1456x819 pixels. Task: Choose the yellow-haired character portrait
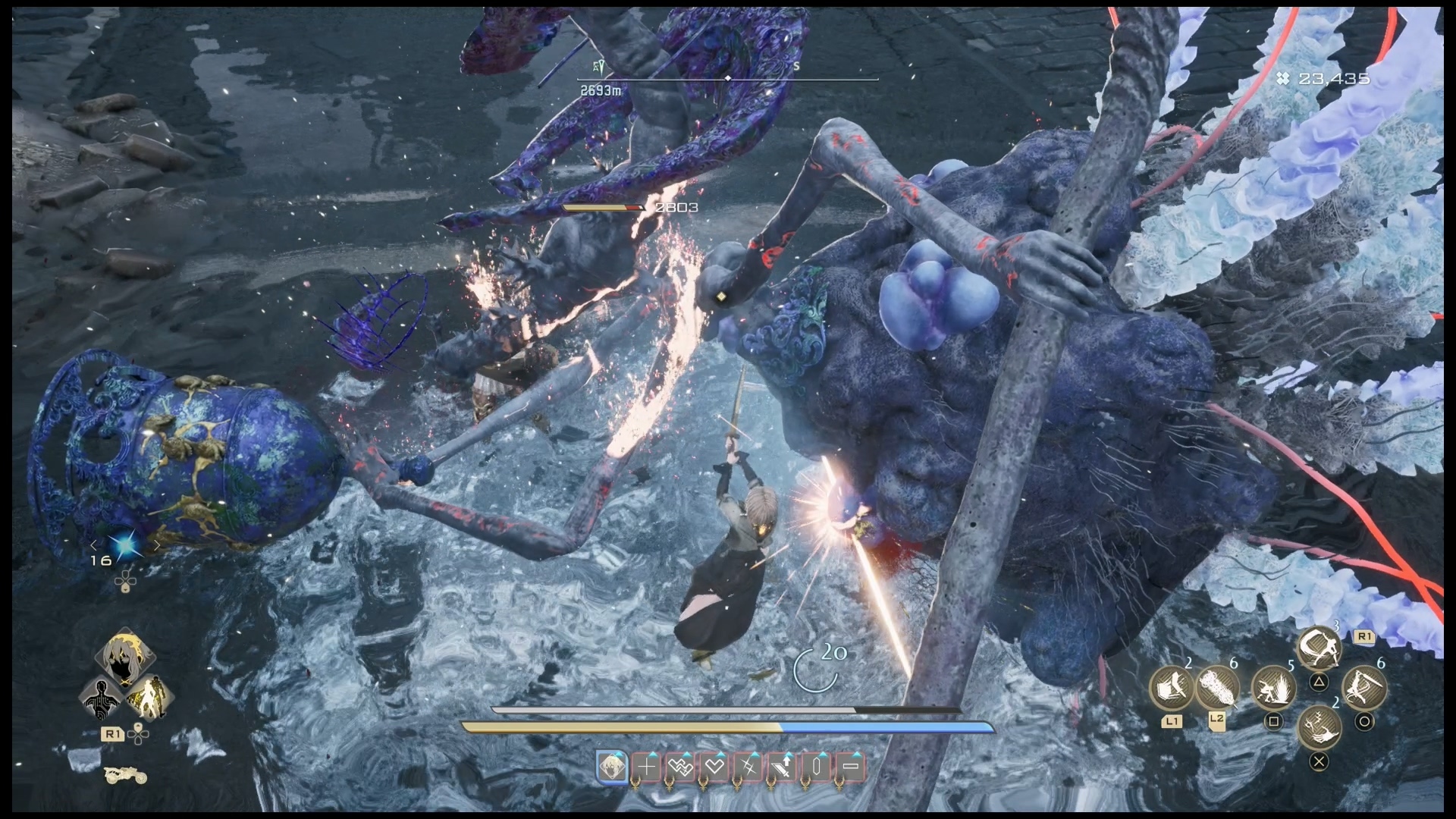pos(125,657)
